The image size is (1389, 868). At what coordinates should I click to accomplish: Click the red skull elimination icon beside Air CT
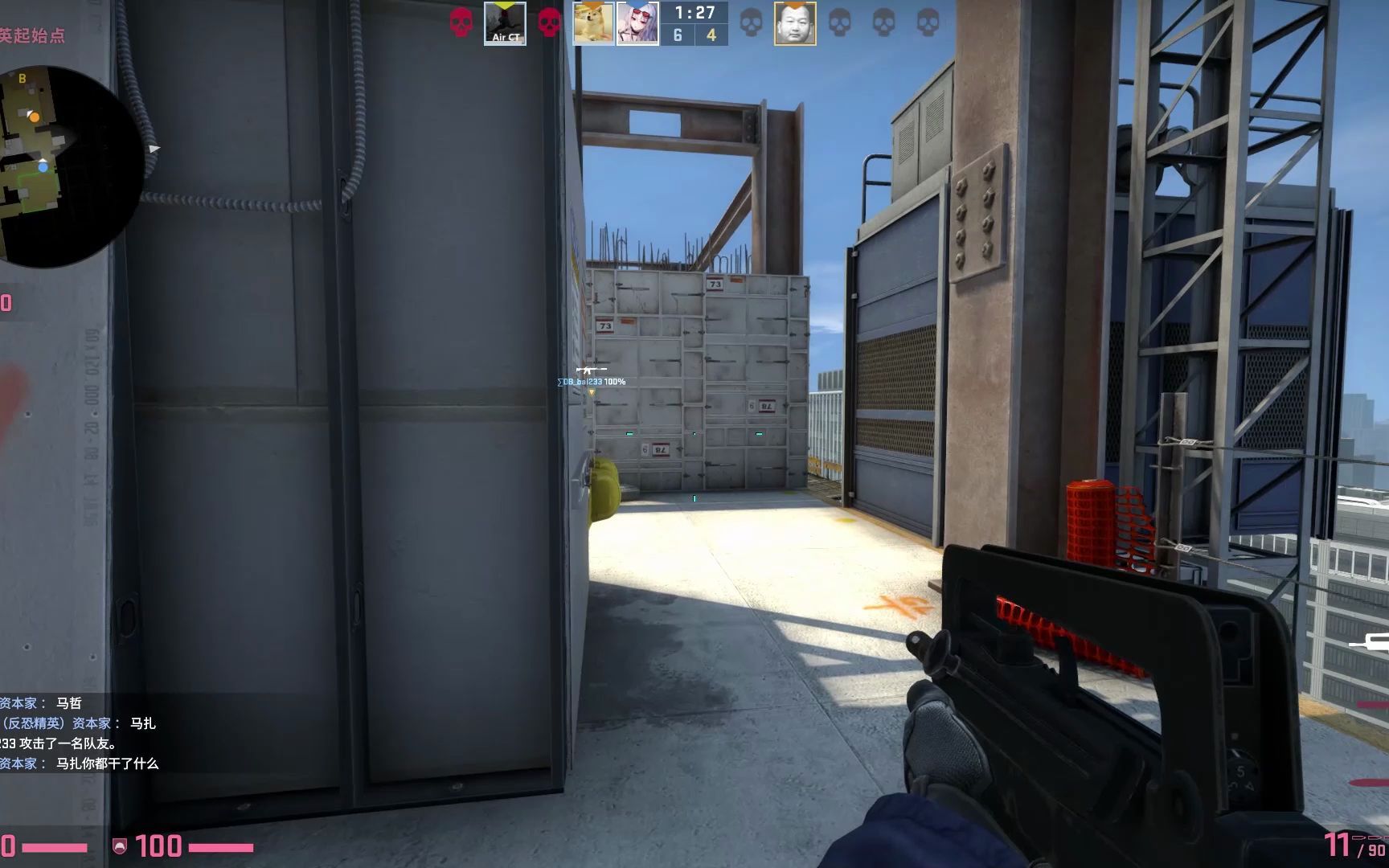(x=461, y=23)
